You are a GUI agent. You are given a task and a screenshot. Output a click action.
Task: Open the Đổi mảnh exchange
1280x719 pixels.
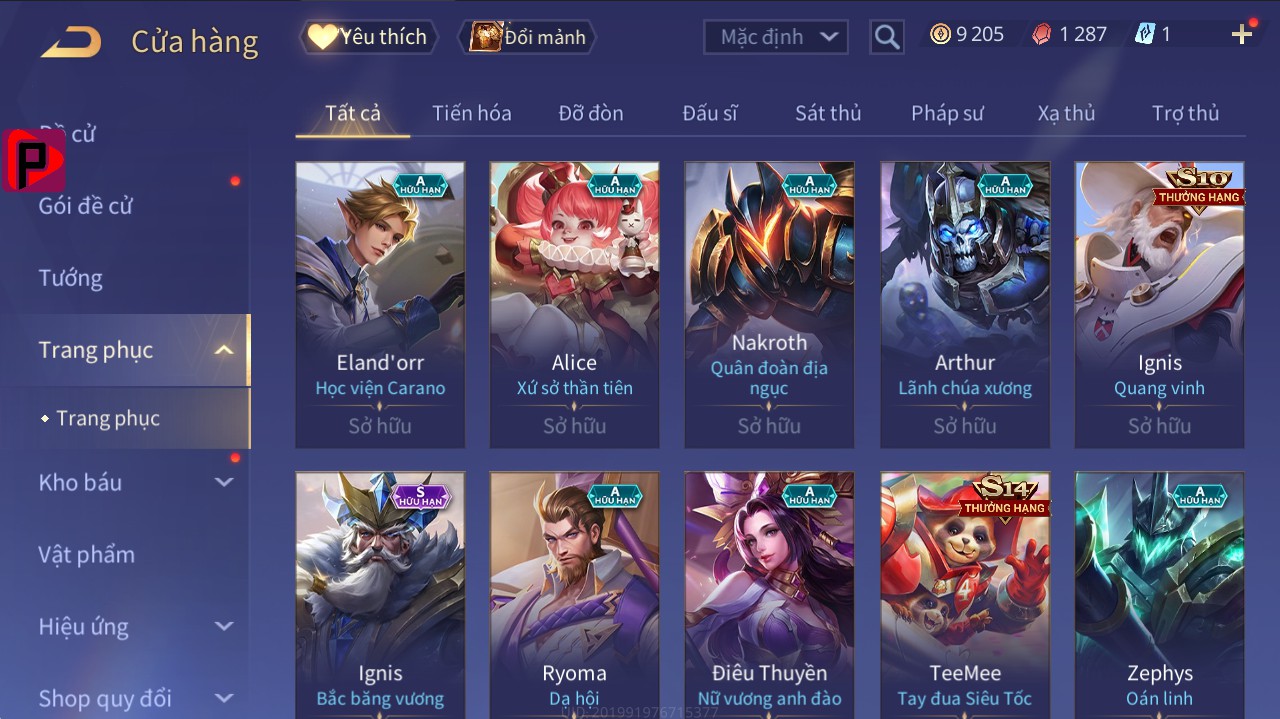tap(529, 37)
